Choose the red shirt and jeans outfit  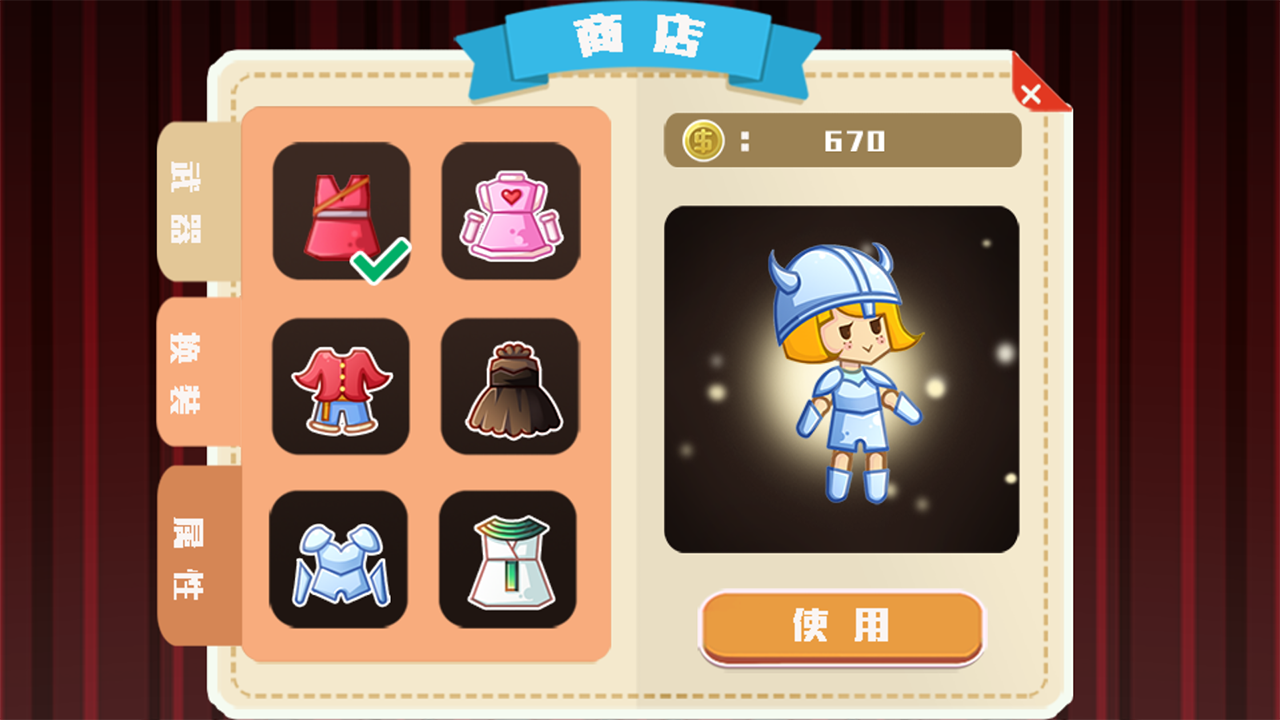pyautogui.click(x=341, y=386)
